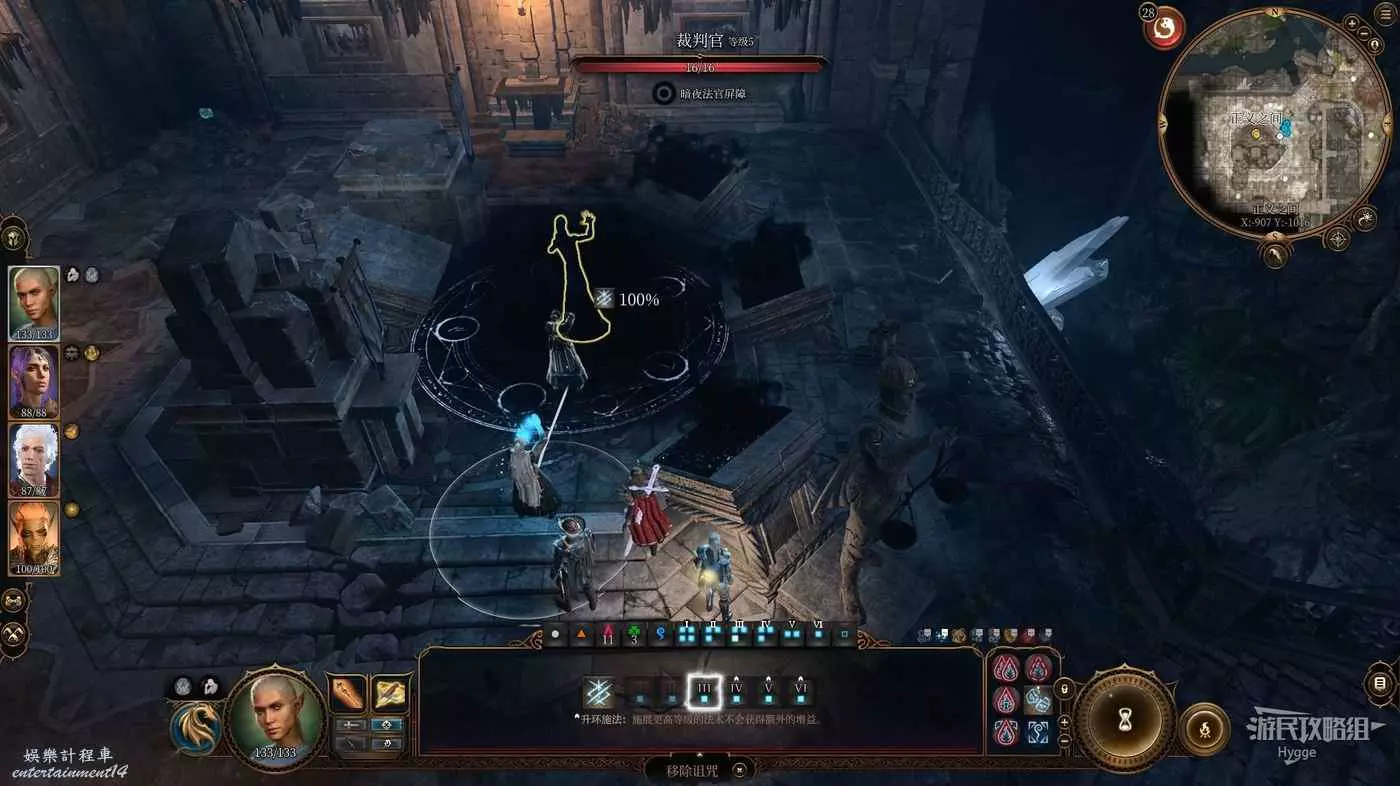Select the level III spell slot upcast
This screenshot has height=786, width=1400.
coord(703,691)
